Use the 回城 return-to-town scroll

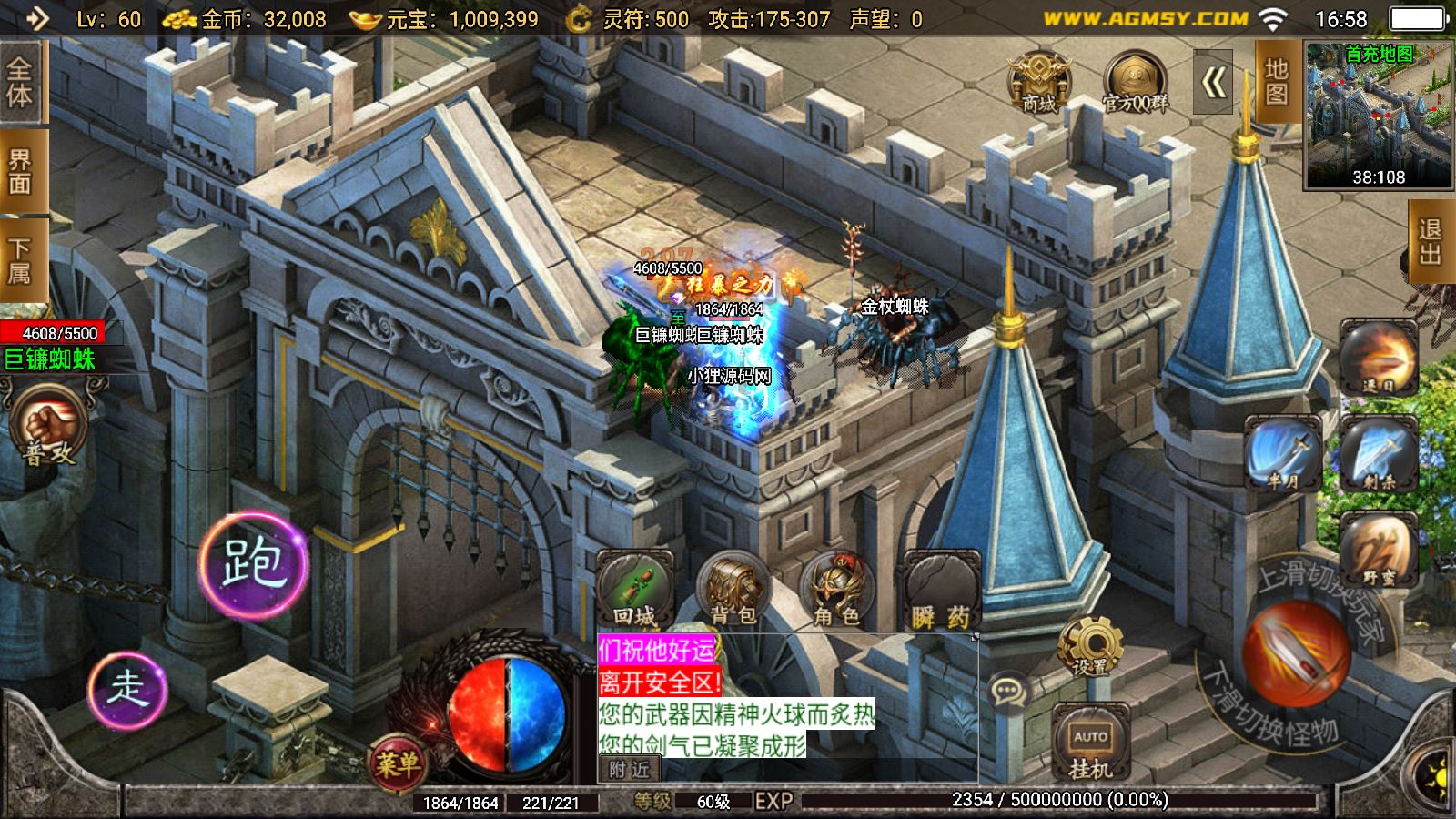(634, 591)
